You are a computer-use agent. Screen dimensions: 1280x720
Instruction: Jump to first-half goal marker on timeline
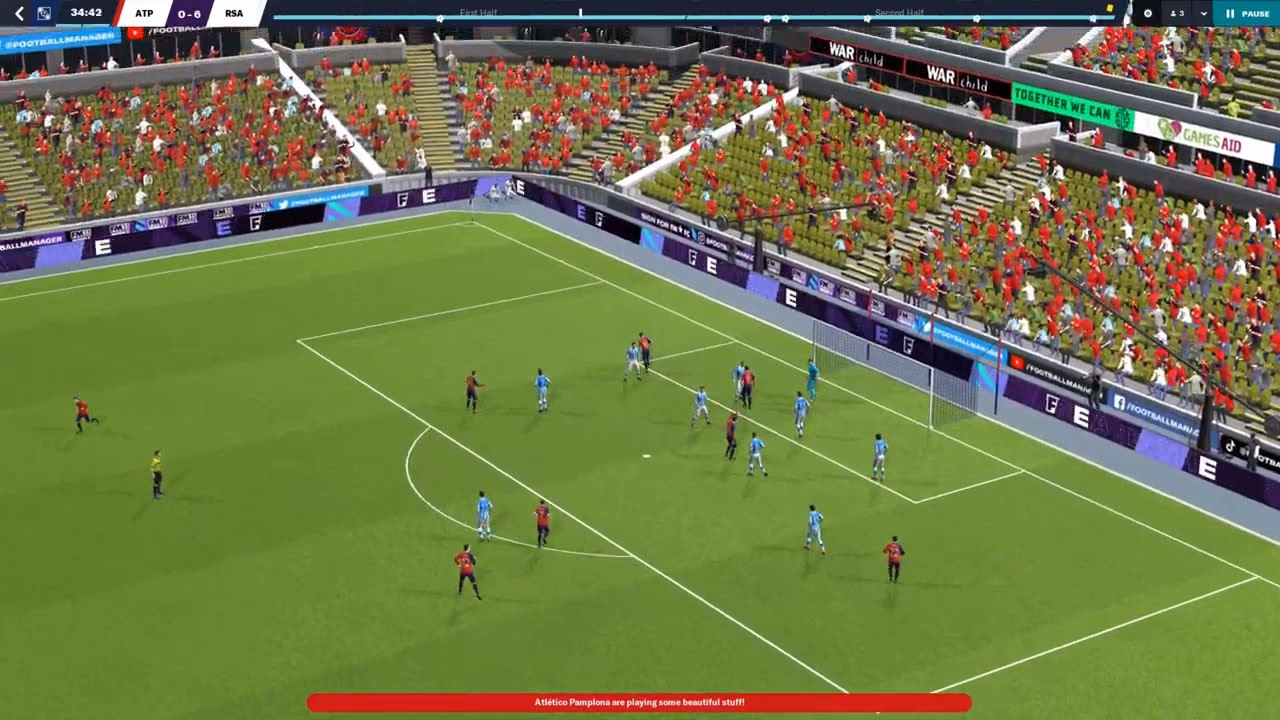coord(440,18)
